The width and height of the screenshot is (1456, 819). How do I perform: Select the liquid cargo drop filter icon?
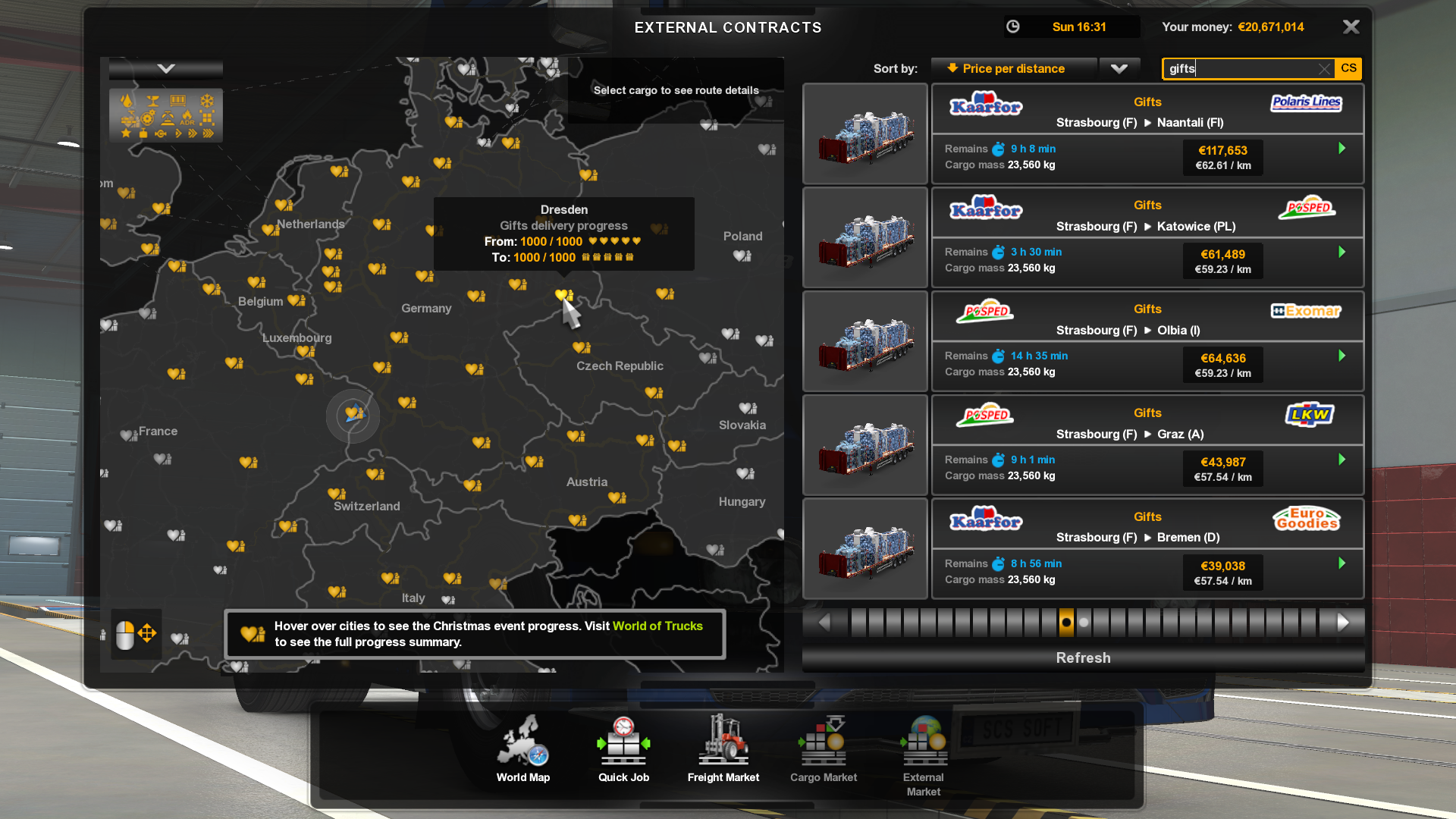[x=127, y=99]
